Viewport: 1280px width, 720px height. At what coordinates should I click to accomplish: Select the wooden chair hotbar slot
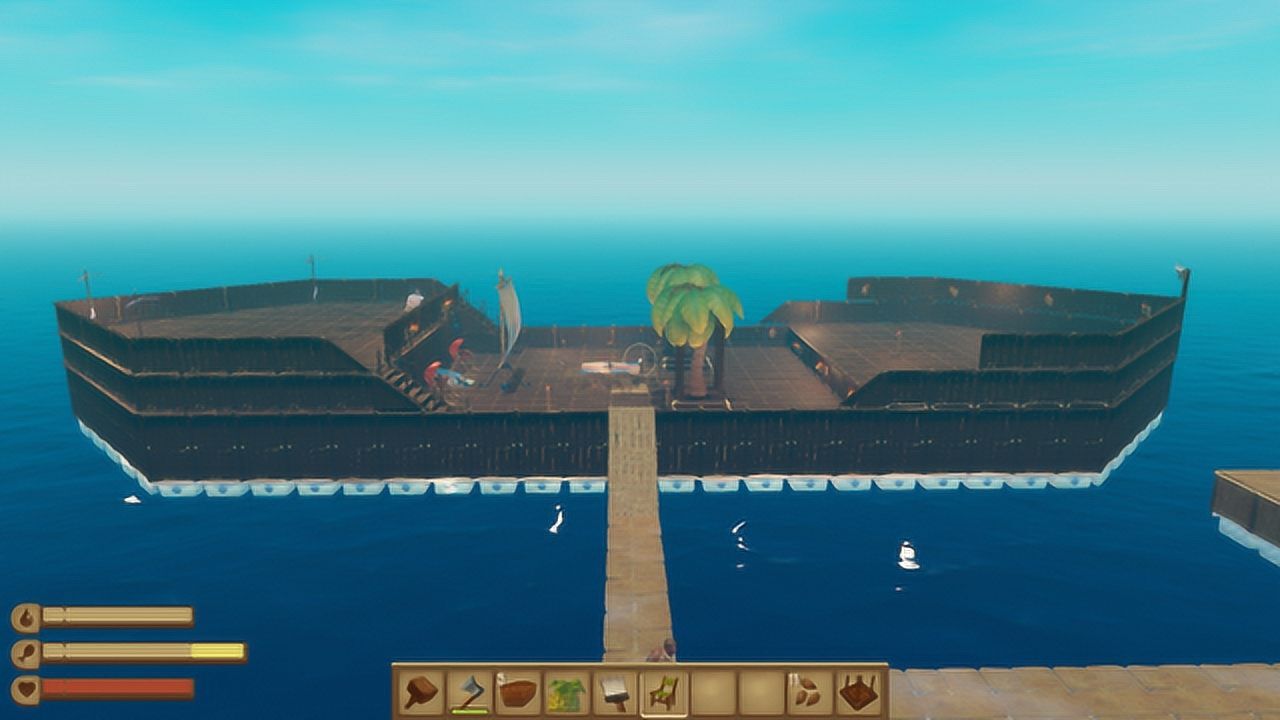tap(663, 692)
